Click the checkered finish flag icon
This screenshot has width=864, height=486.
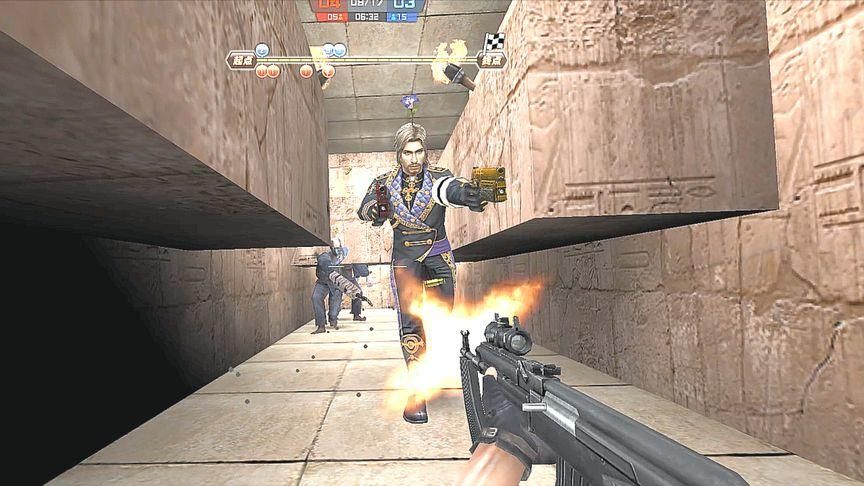(495, 42)
